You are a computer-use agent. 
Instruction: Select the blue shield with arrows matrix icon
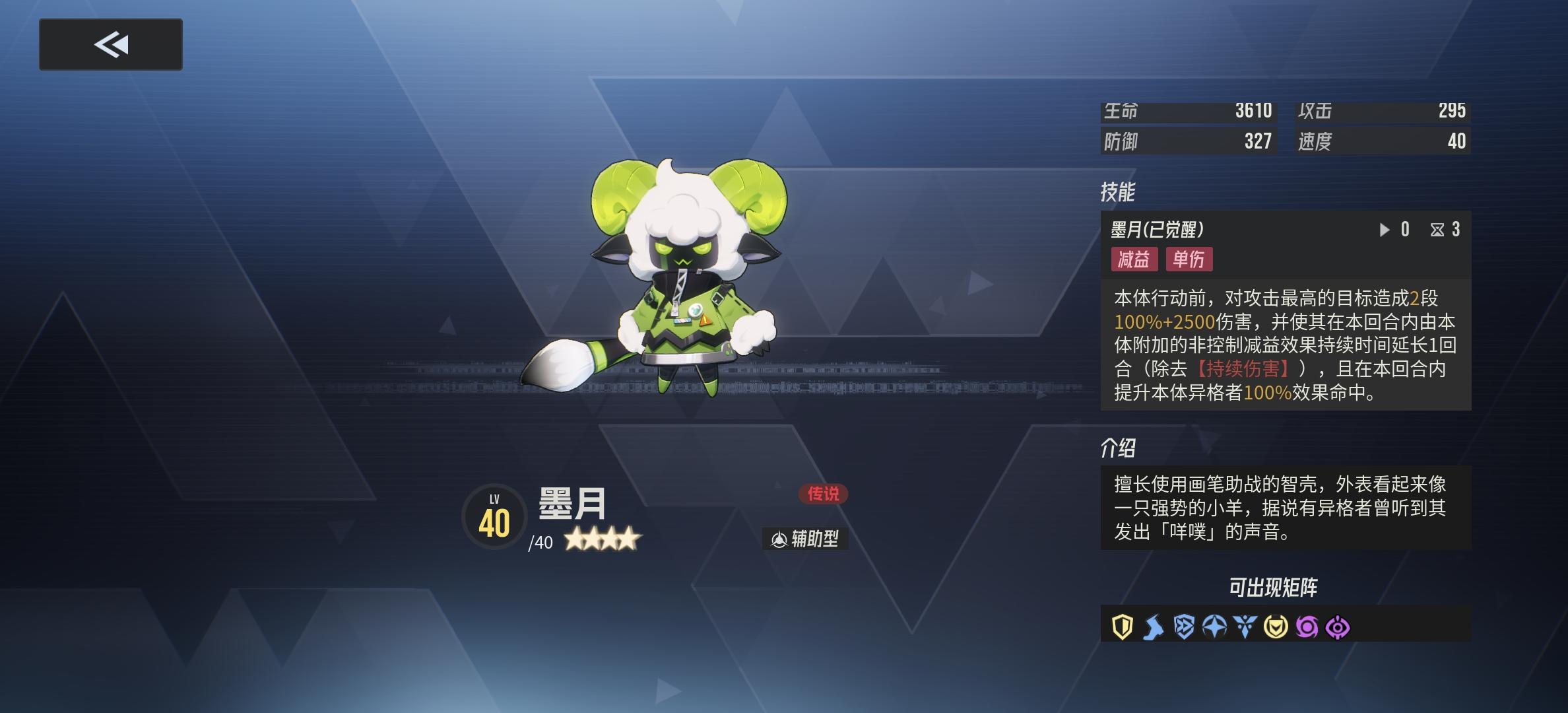[x=1183, y=626]
